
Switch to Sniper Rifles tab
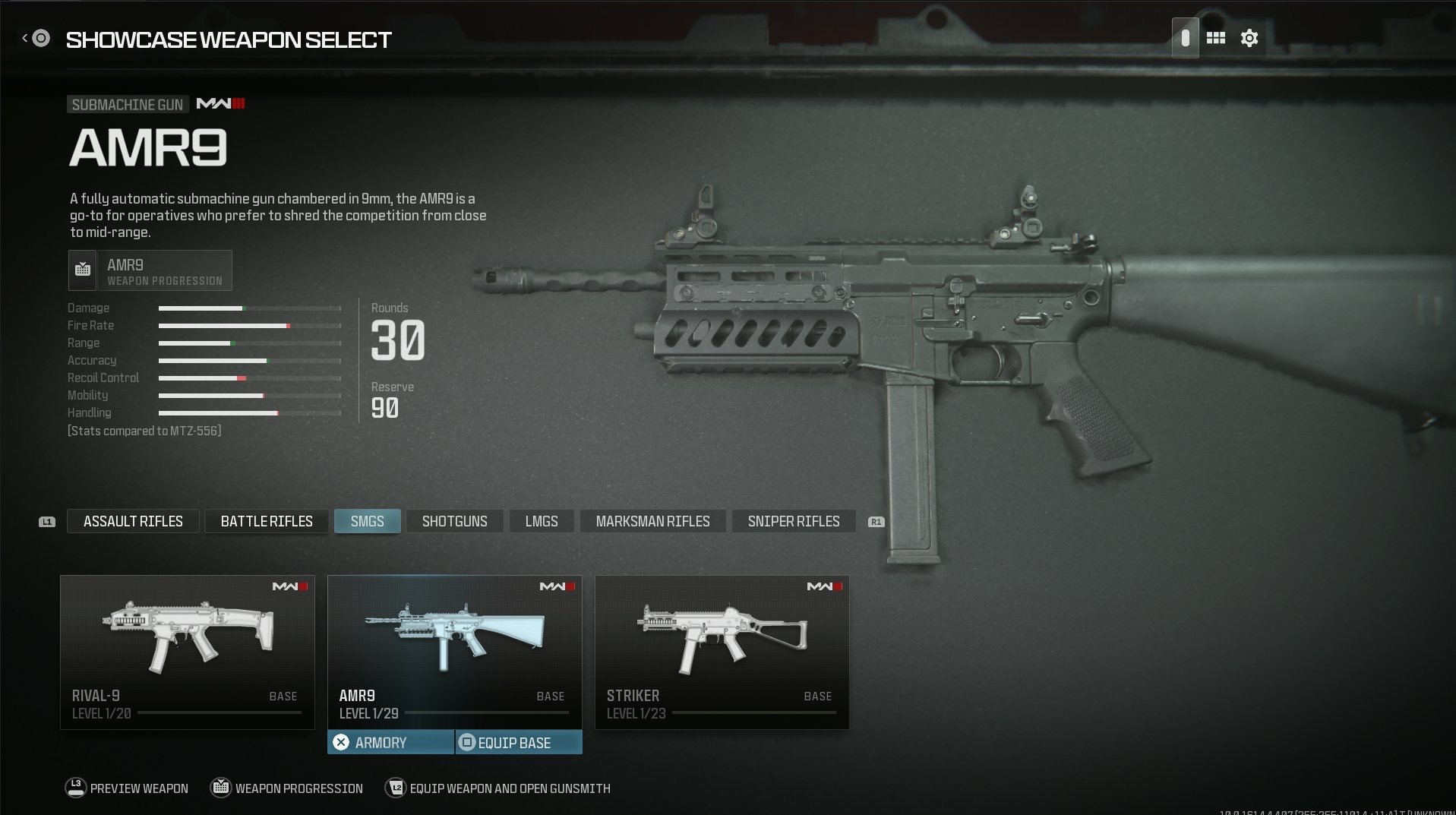pos(794,521)
